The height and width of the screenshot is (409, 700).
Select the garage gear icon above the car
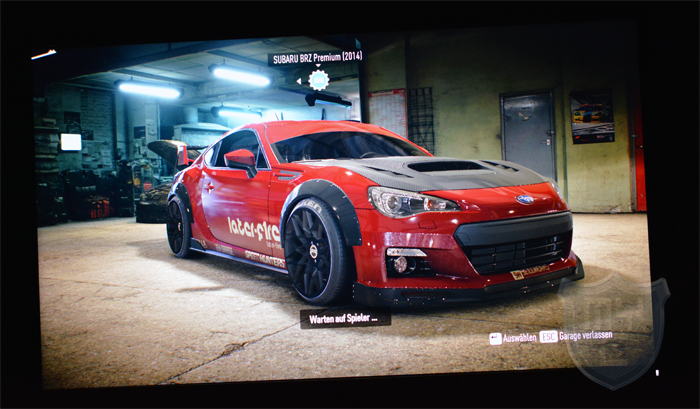[318, 79]
